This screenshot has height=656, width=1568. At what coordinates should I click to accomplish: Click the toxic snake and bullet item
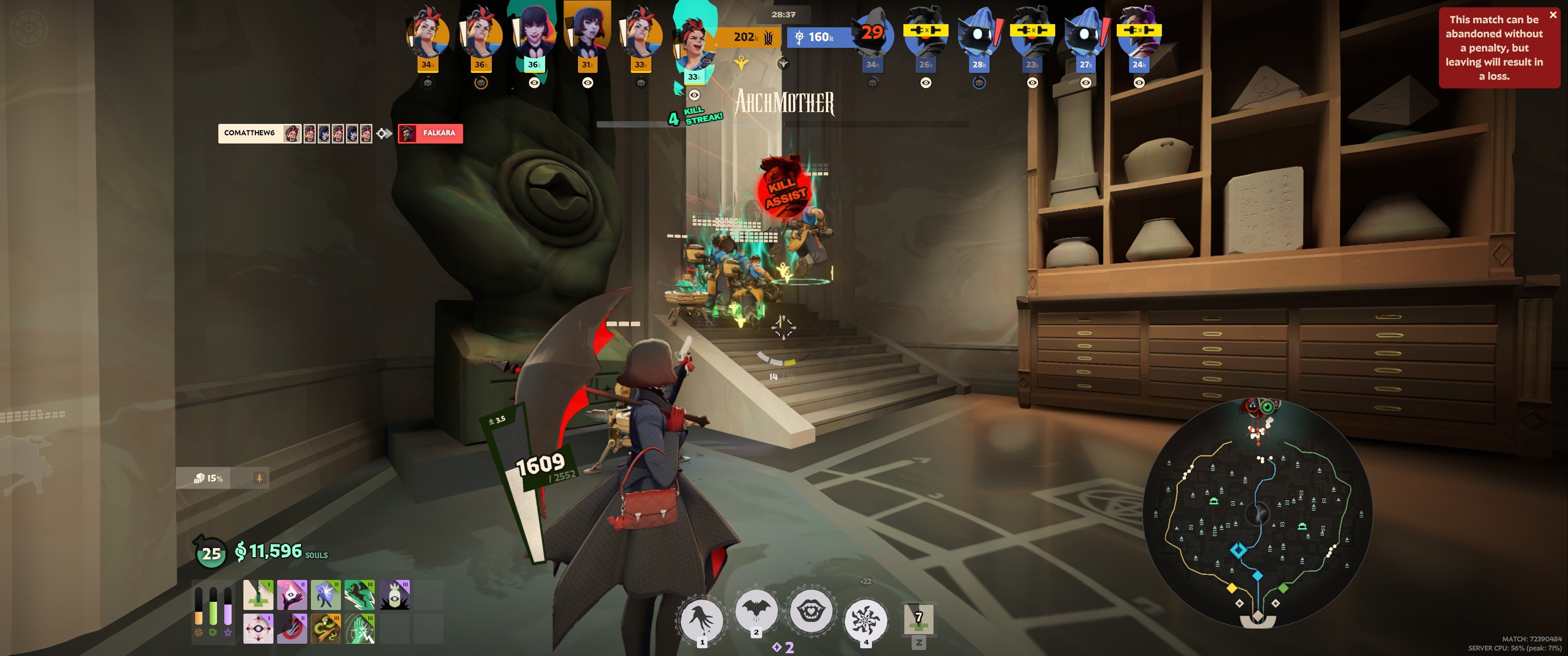(326, 629)
